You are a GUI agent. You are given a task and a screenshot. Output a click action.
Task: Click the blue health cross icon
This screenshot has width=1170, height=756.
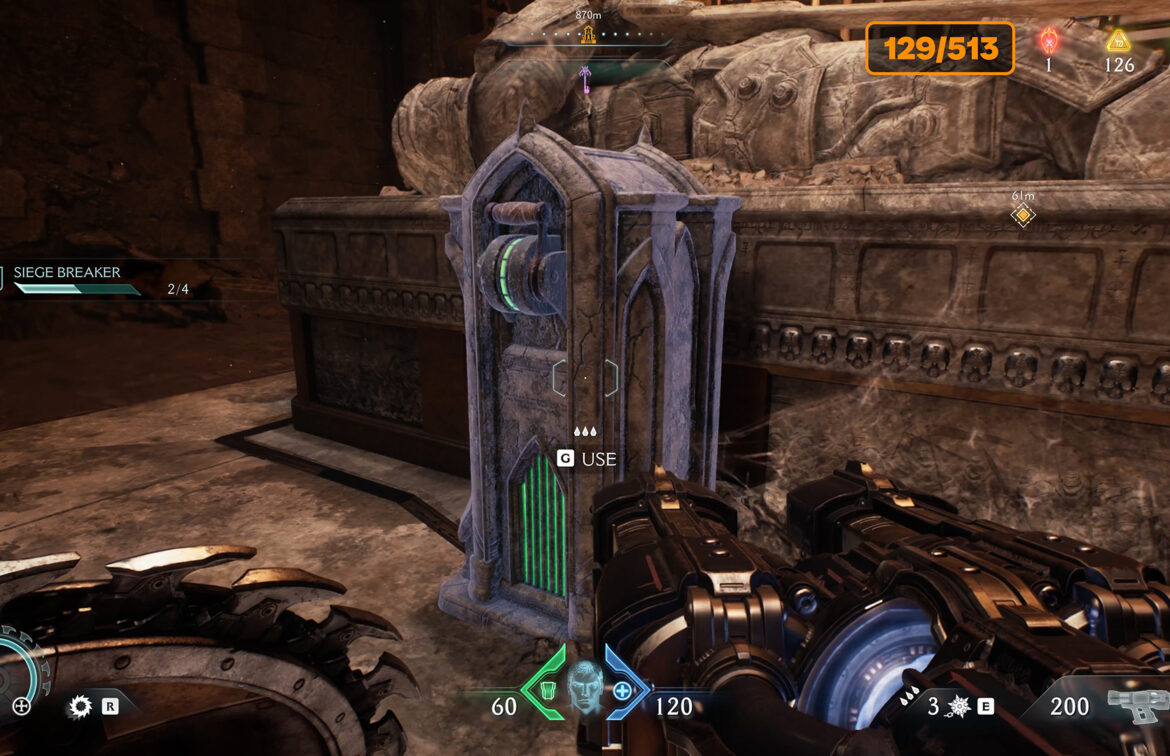[622, 689]
